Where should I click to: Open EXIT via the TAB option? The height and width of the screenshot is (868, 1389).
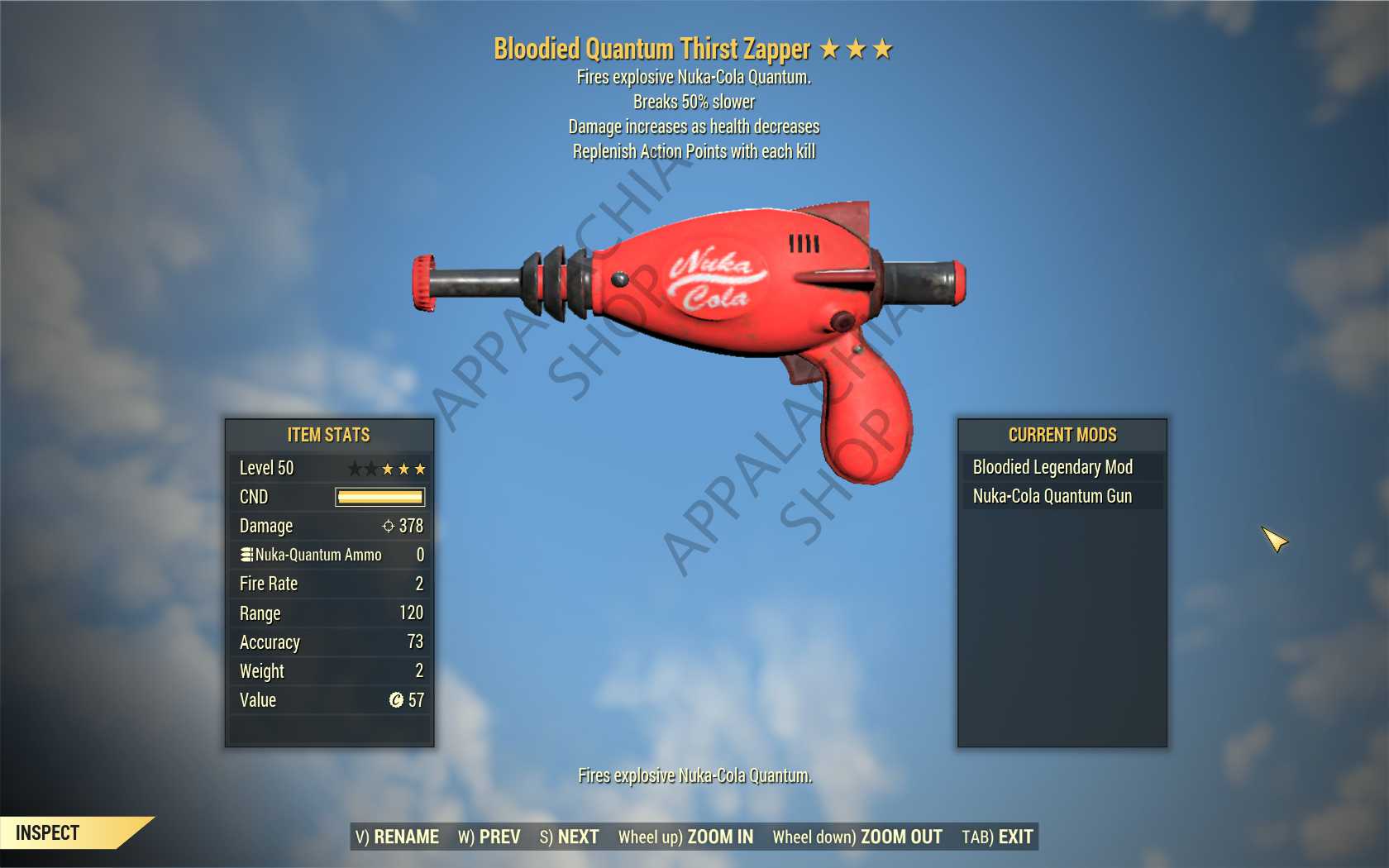point(998,837)
